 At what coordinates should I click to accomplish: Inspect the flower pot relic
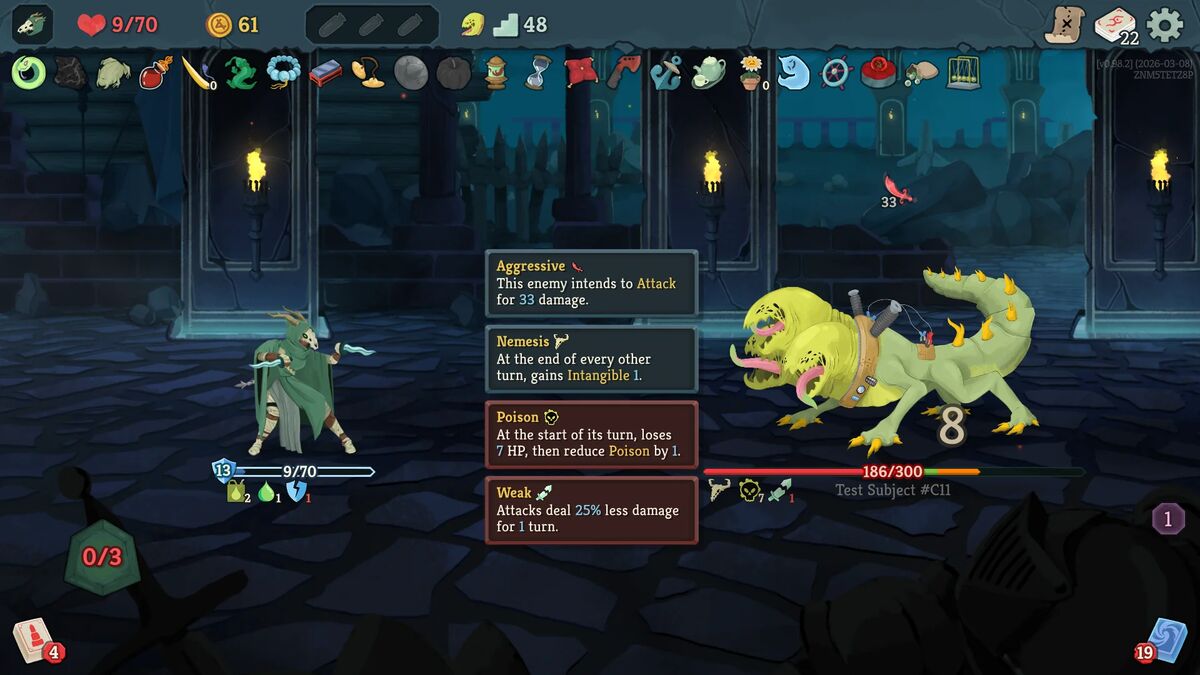(x=750, y=72)
